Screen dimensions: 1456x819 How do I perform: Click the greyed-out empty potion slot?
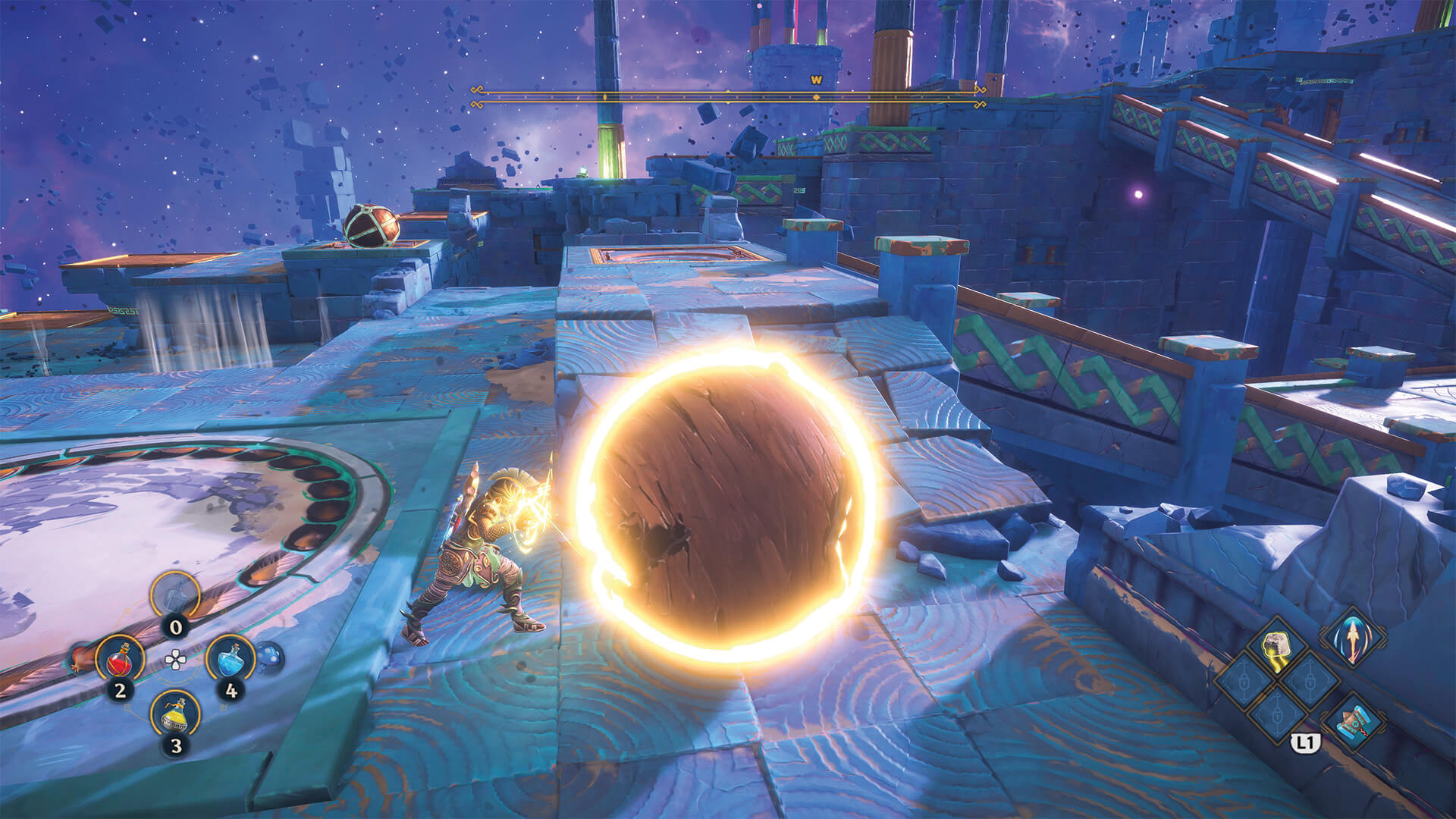[x=175, y=597]
